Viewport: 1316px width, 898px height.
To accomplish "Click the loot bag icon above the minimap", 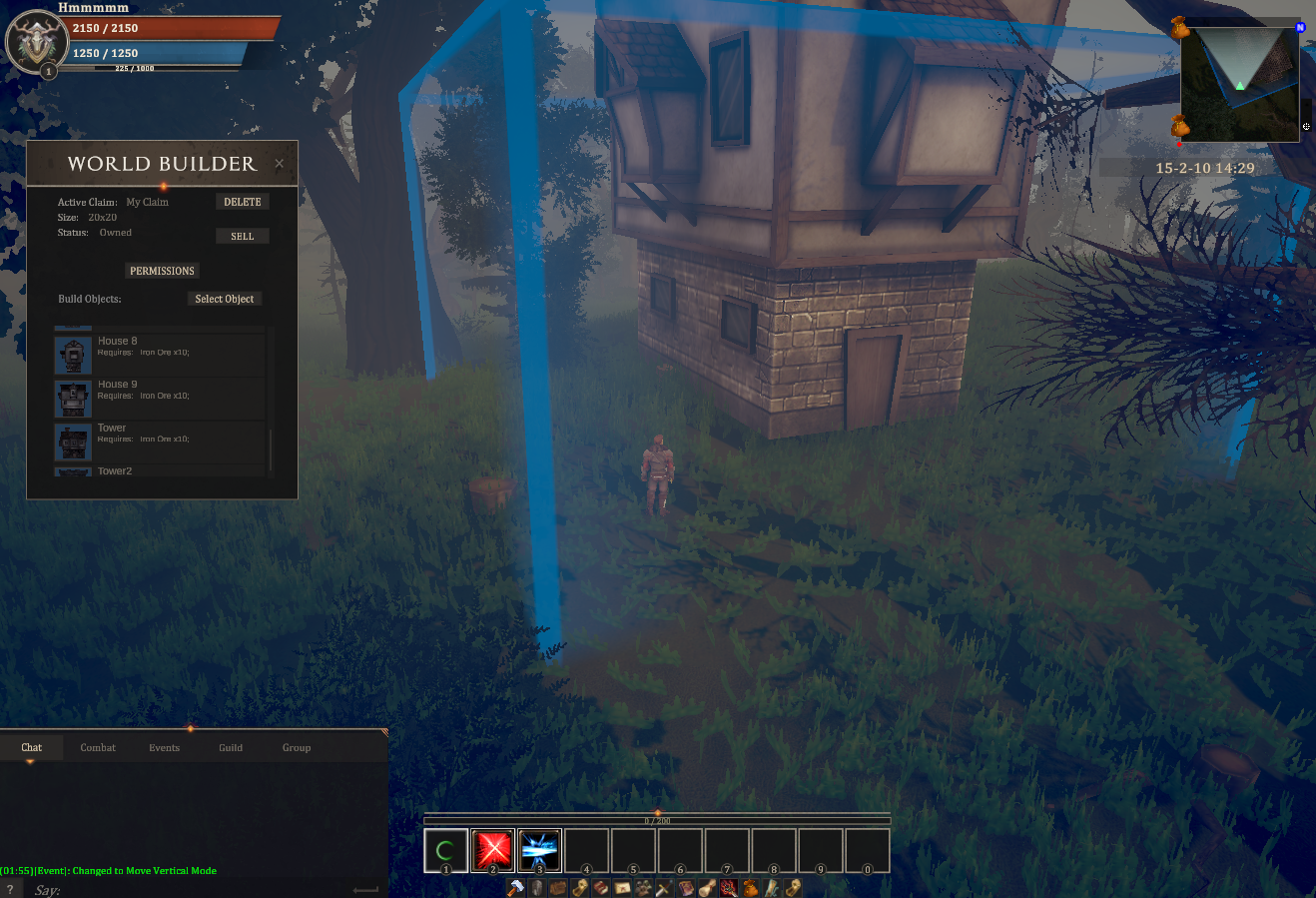I will pyautogui.click(x=1180, y=26).
